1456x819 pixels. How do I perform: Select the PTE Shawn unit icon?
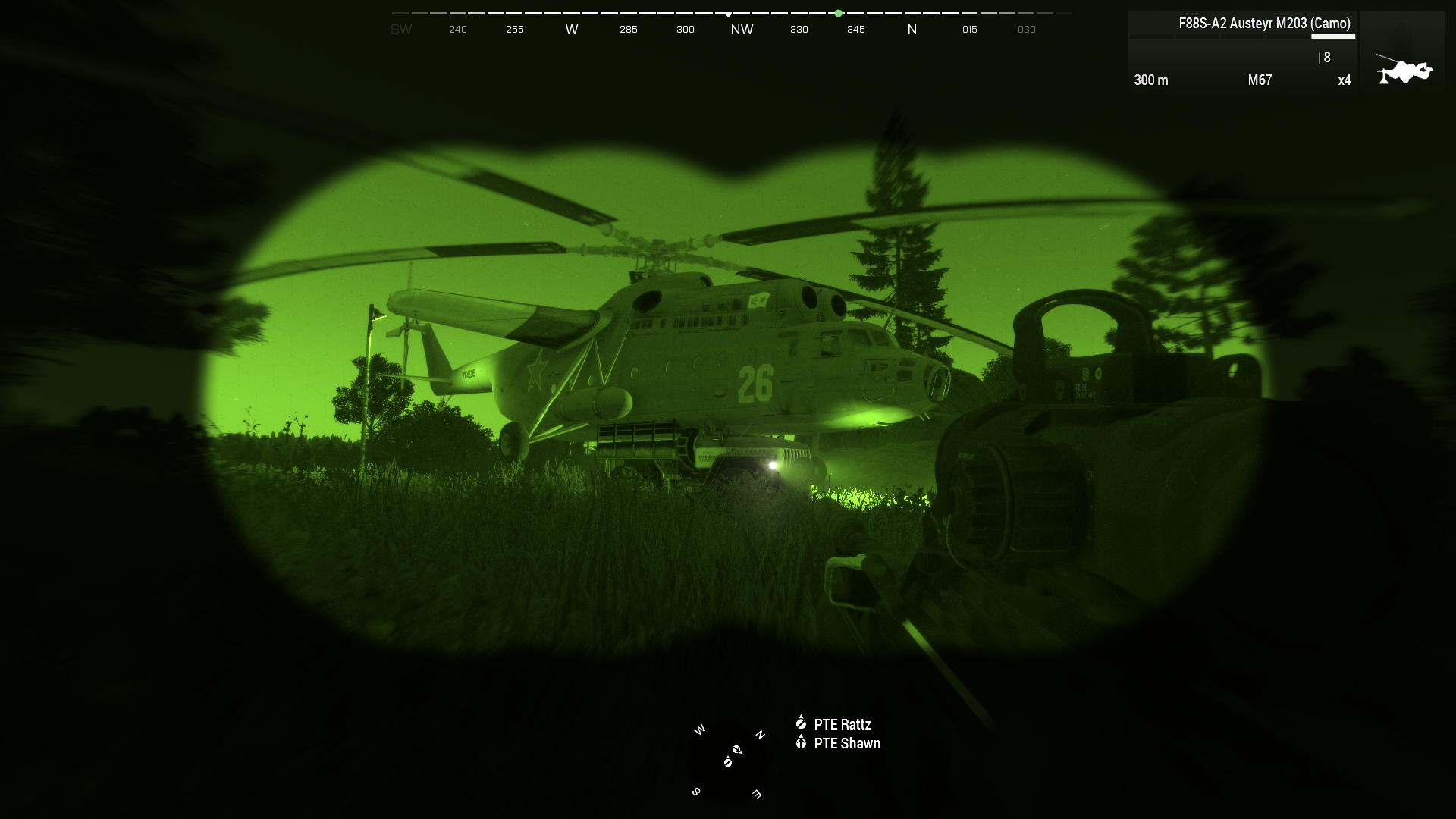(x=802, y=743)
